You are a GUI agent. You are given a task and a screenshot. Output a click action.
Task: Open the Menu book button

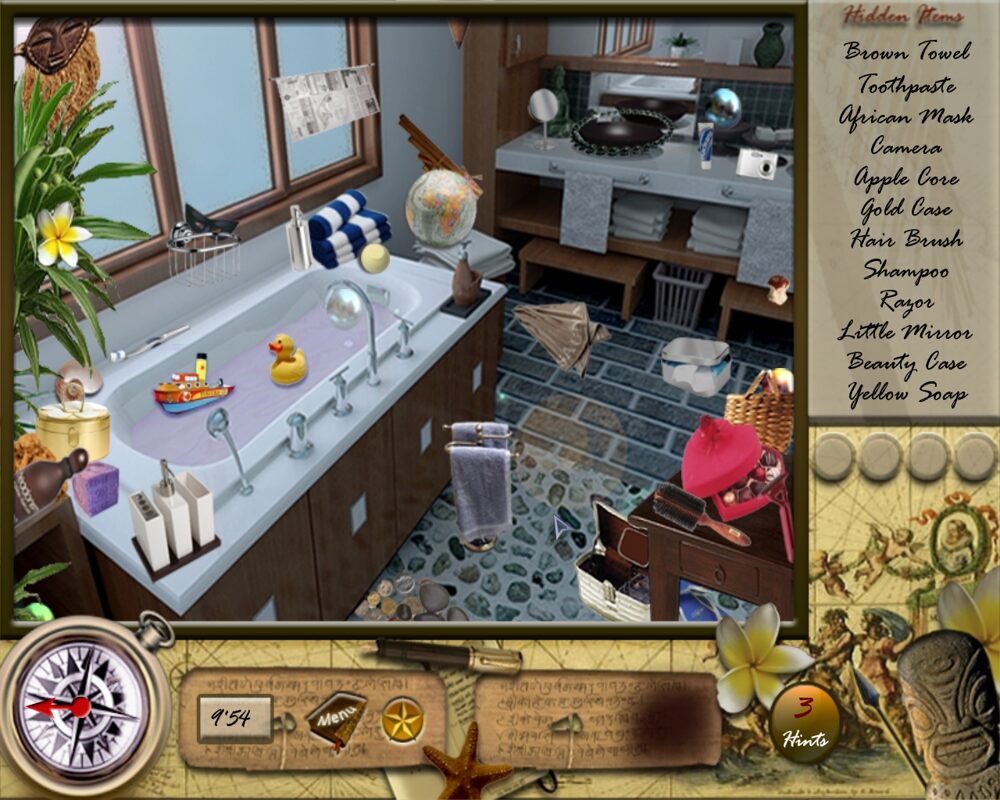click(335, 717)
